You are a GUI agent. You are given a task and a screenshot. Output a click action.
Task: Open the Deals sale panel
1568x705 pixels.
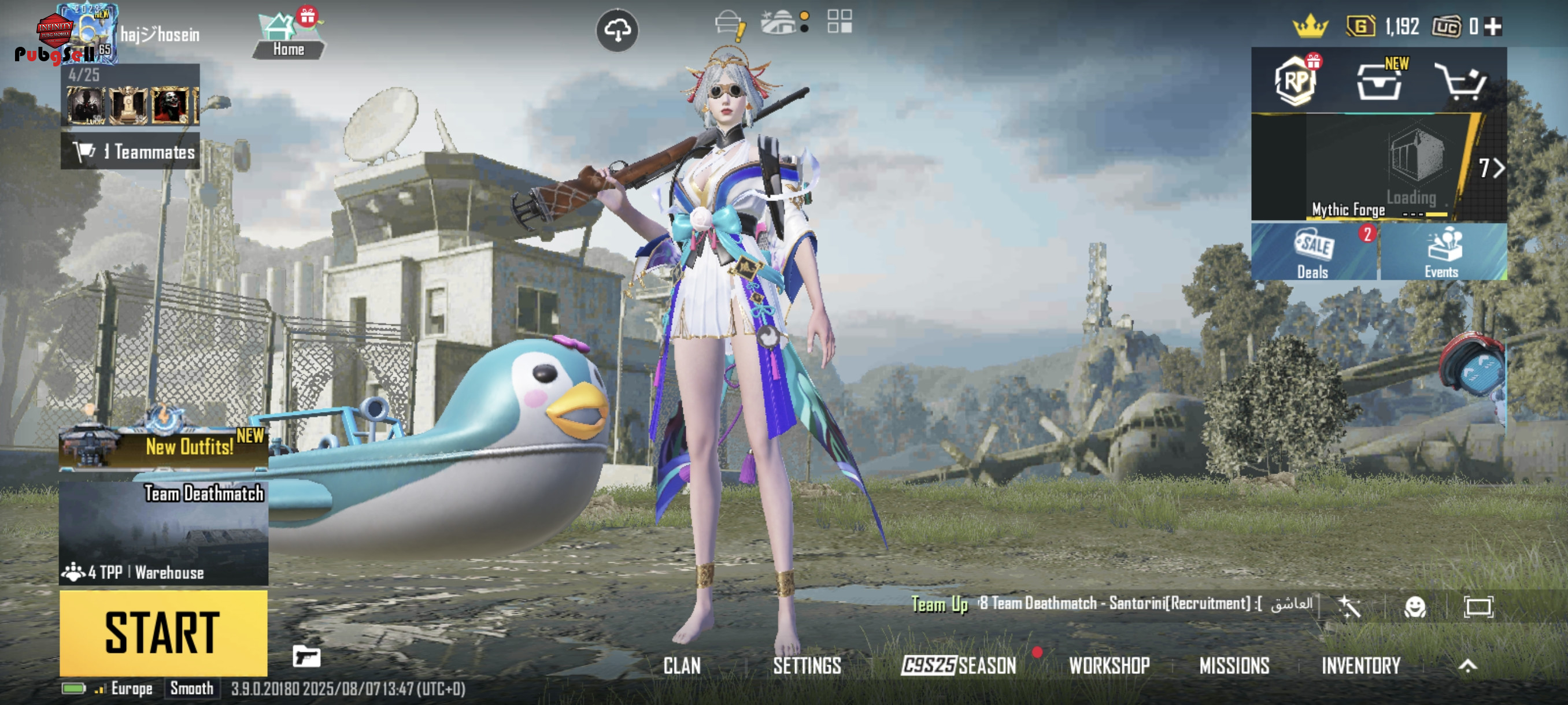click(1314, 252)
